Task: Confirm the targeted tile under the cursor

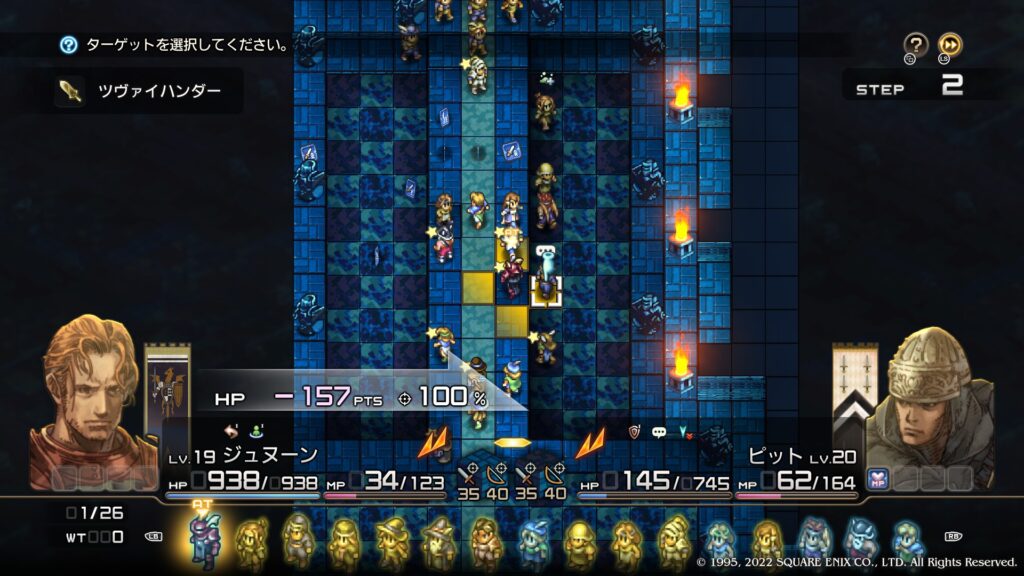Action: click(x=545, y=290)
